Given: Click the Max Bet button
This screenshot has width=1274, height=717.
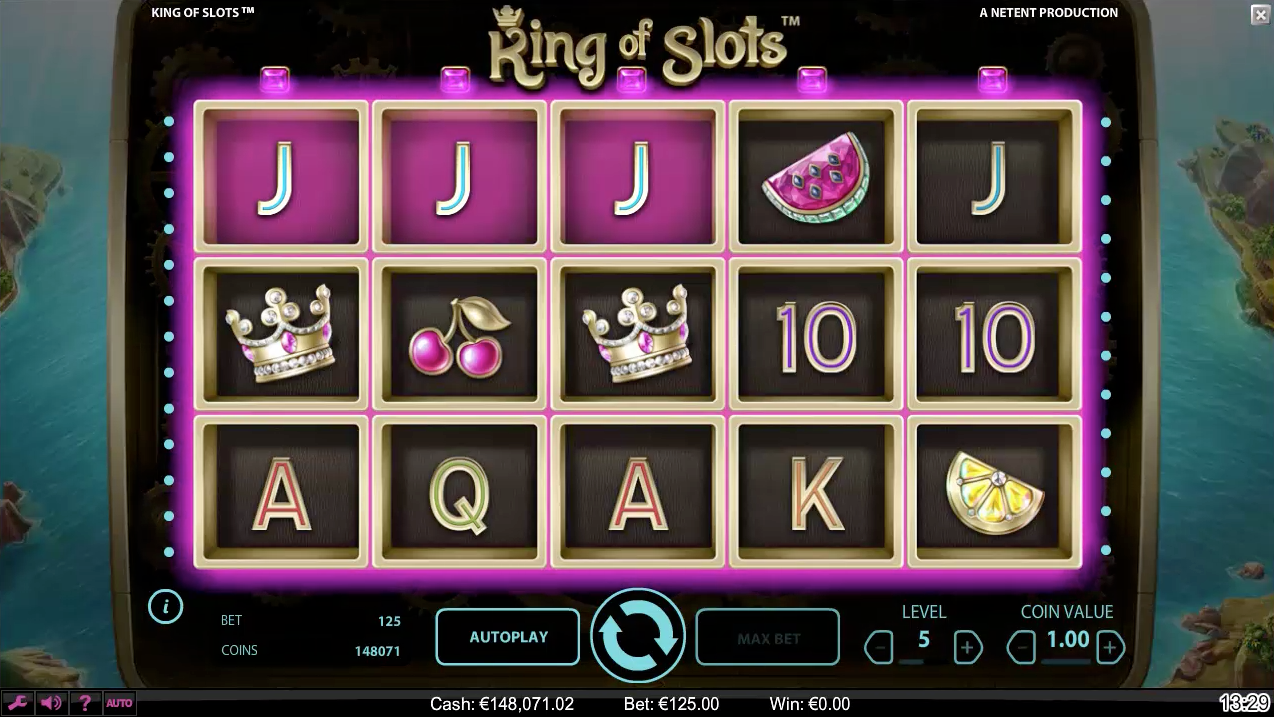Looking at the screenshot, I should pos(767,637).
